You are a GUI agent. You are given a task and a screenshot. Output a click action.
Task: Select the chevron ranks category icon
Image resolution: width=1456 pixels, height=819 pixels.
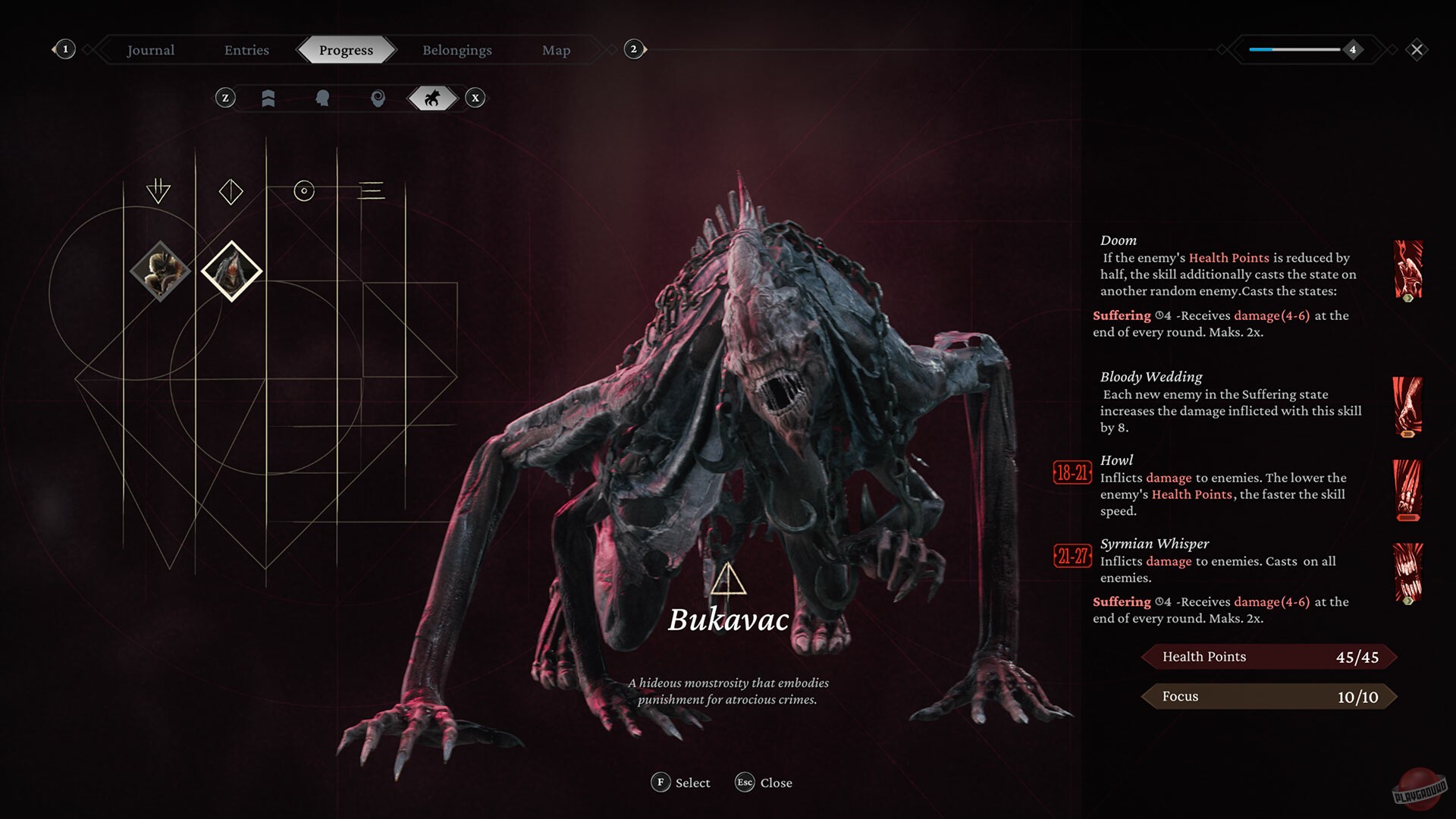point(268,98)
